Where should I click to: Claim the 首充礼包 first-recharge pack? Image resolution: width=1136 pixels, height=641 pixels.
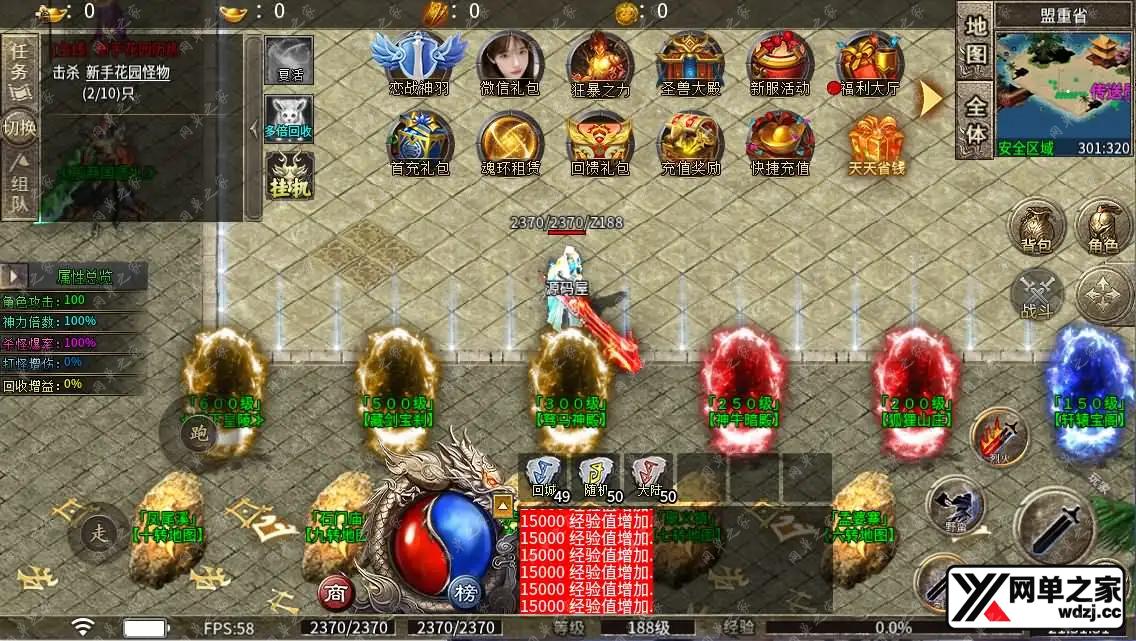(419, 142)
